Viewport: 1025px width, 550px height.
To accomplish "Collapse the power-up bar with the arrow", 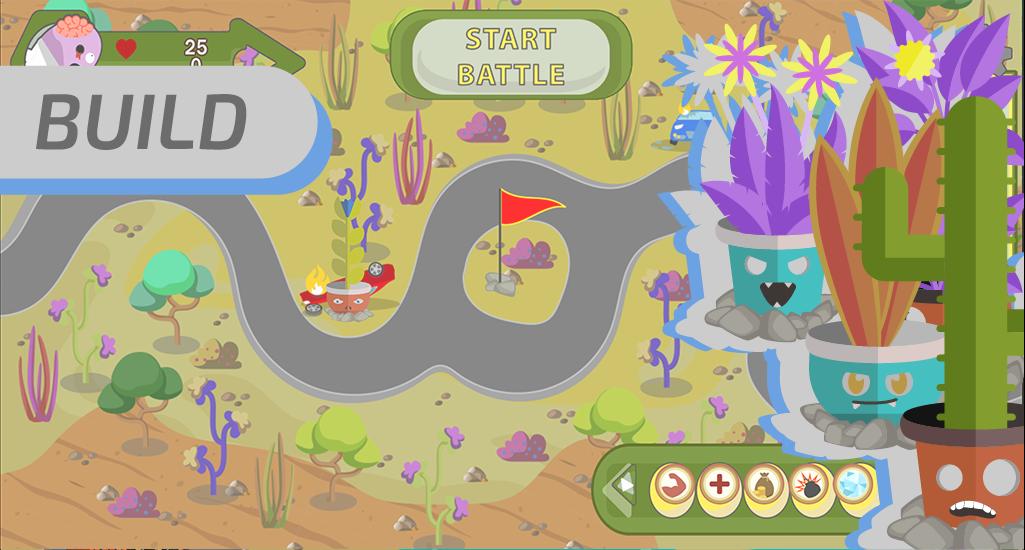I will (x=624, y=487).
